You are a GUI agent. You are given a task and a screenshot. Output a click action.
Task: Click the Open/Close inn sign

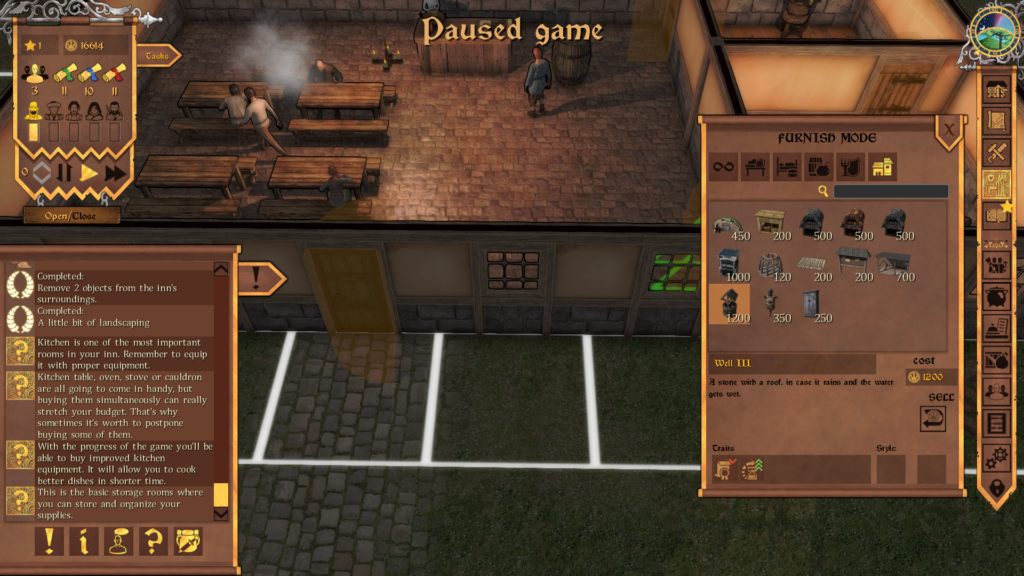click(72, 215)
